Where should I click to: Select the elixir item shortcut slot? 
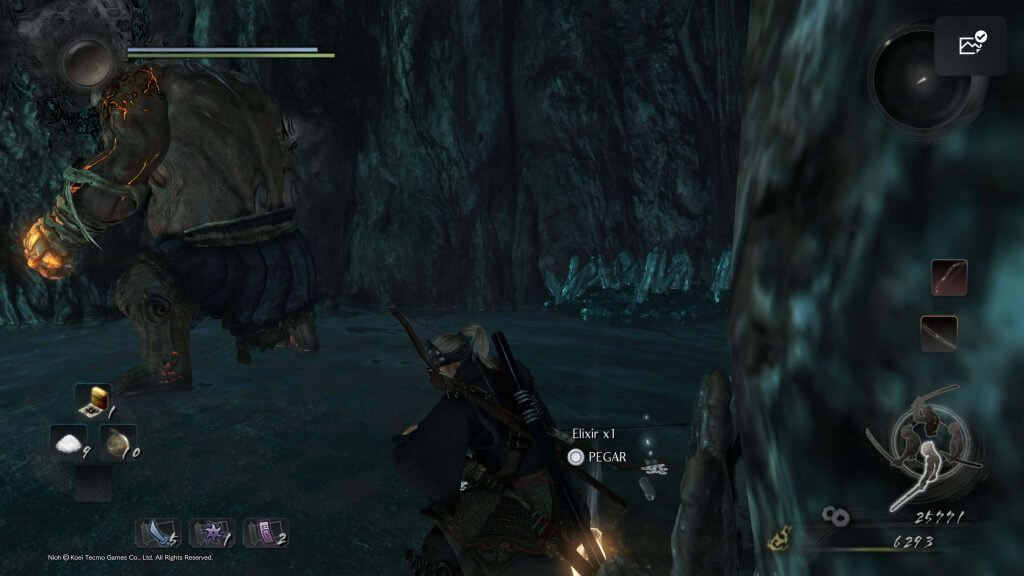[94, 402]
